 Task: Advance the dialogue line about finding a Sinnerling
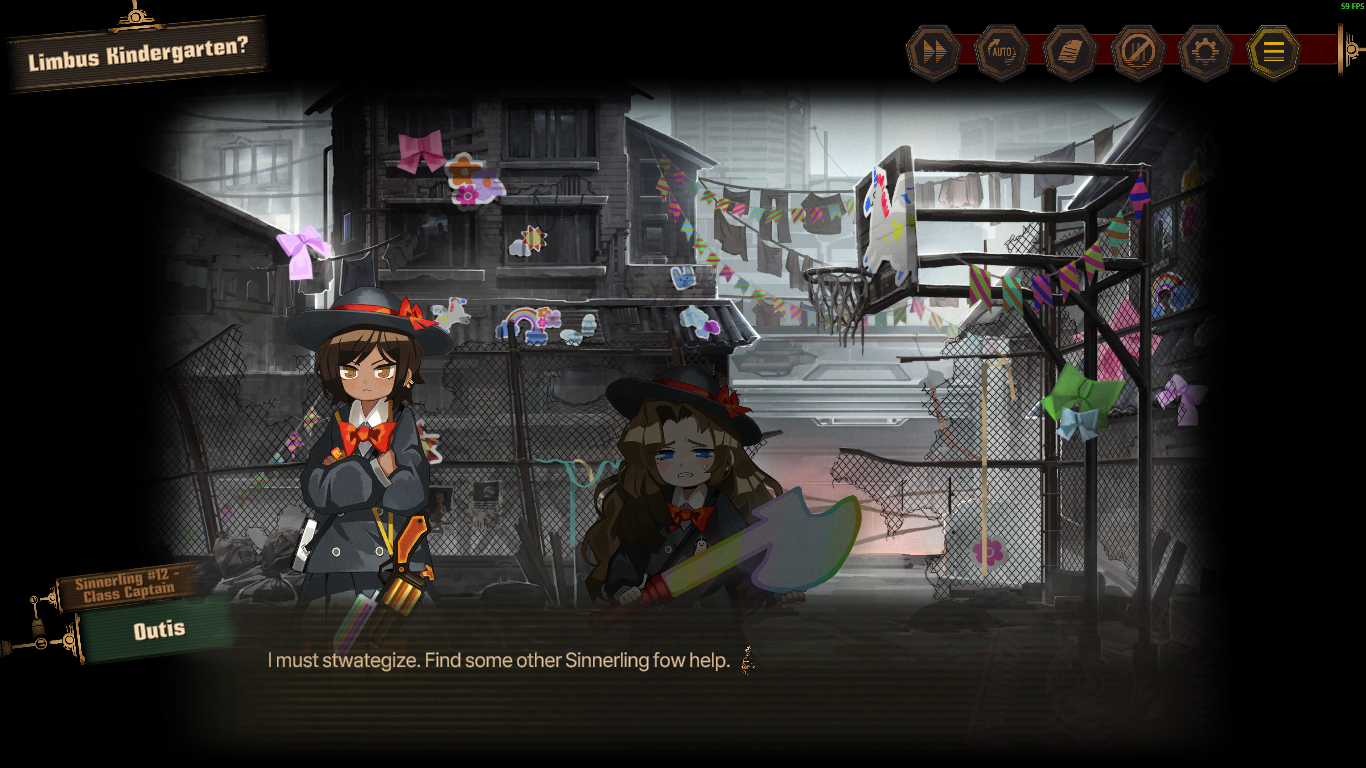pos(498,661)
